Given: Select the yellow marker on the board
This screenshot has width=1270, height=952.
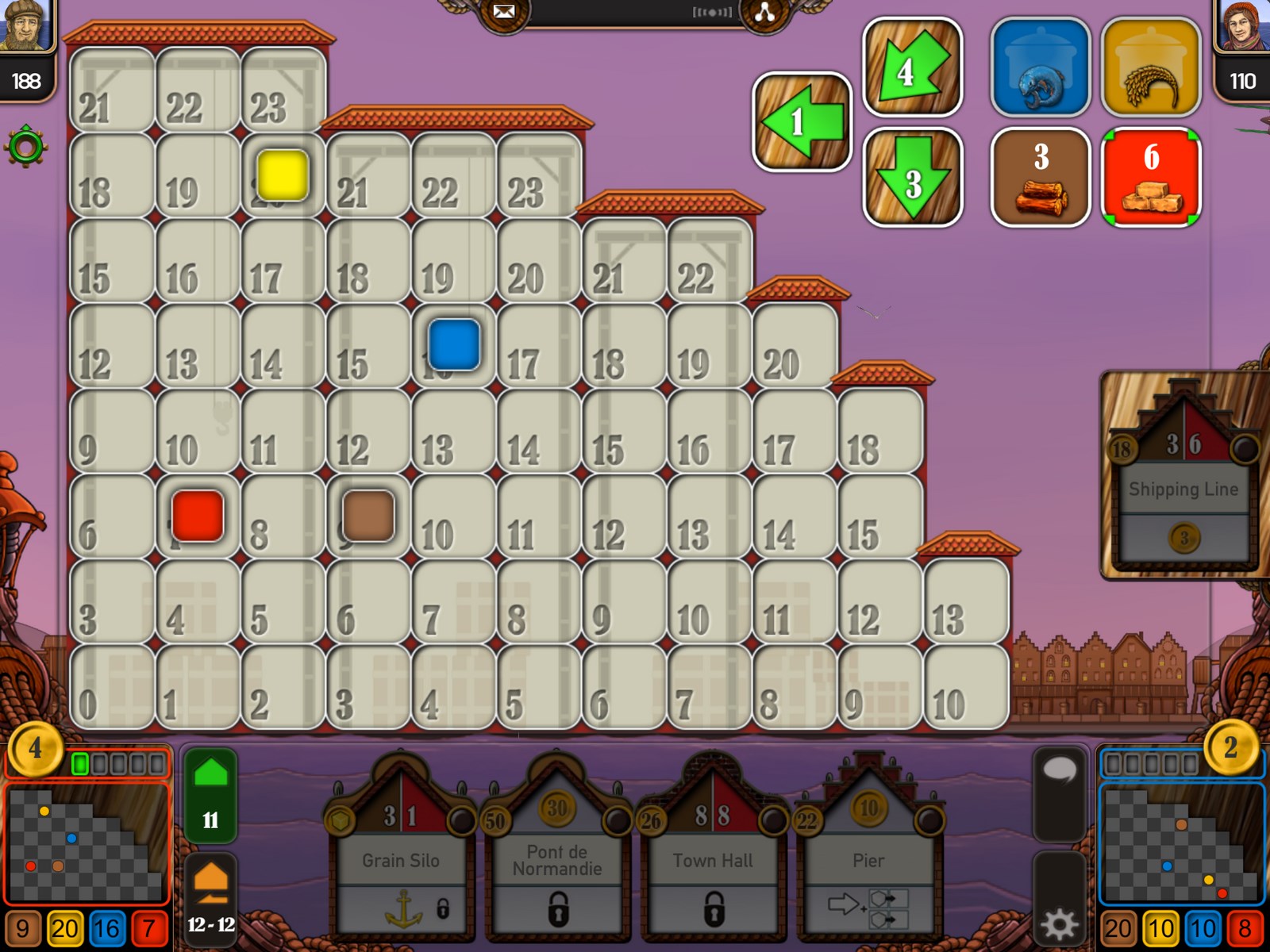Looking at the screenshot, I should click(x=283, y=175).
